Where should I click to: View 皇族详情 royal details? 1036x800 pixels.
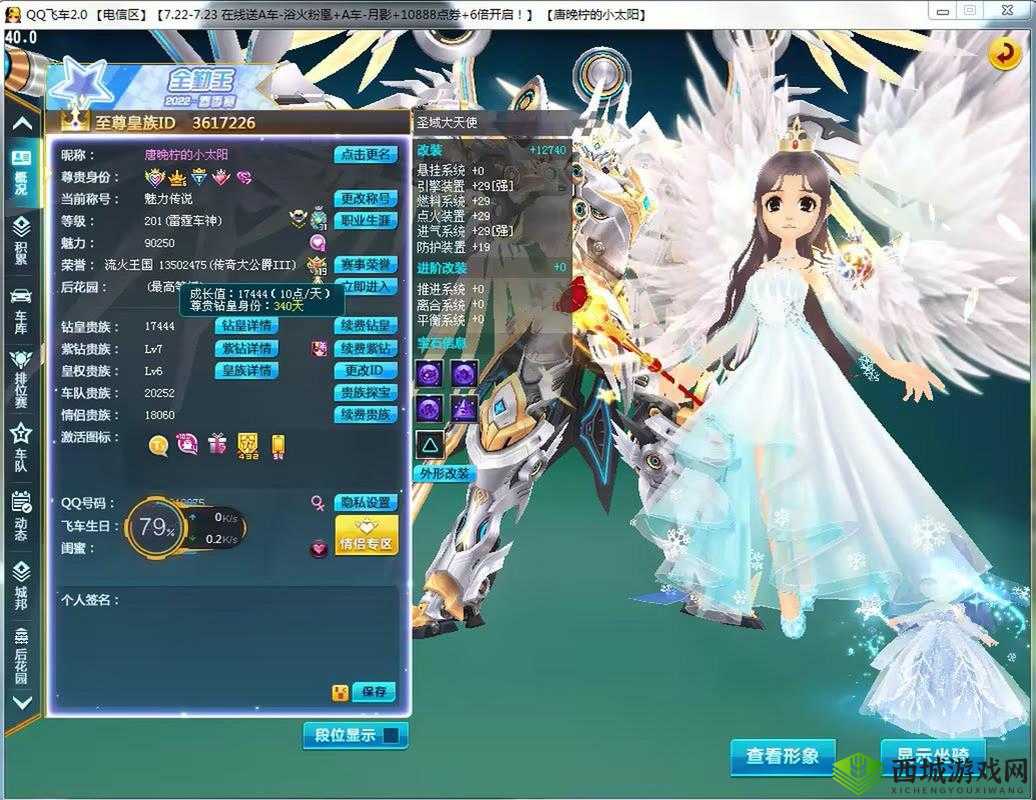[246, 371]
